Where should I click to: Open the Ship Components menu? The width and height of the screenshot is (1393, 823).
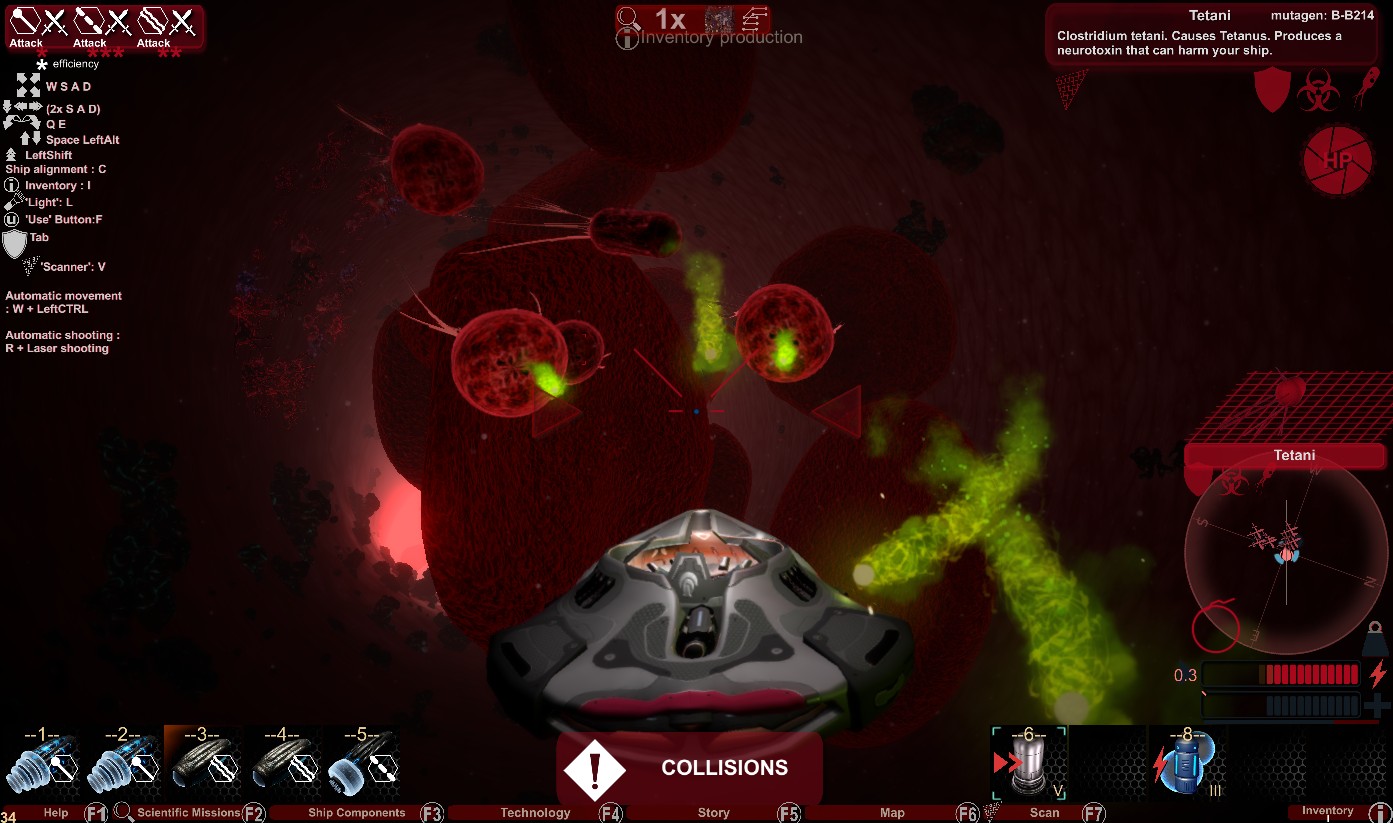tap(356, 813)
